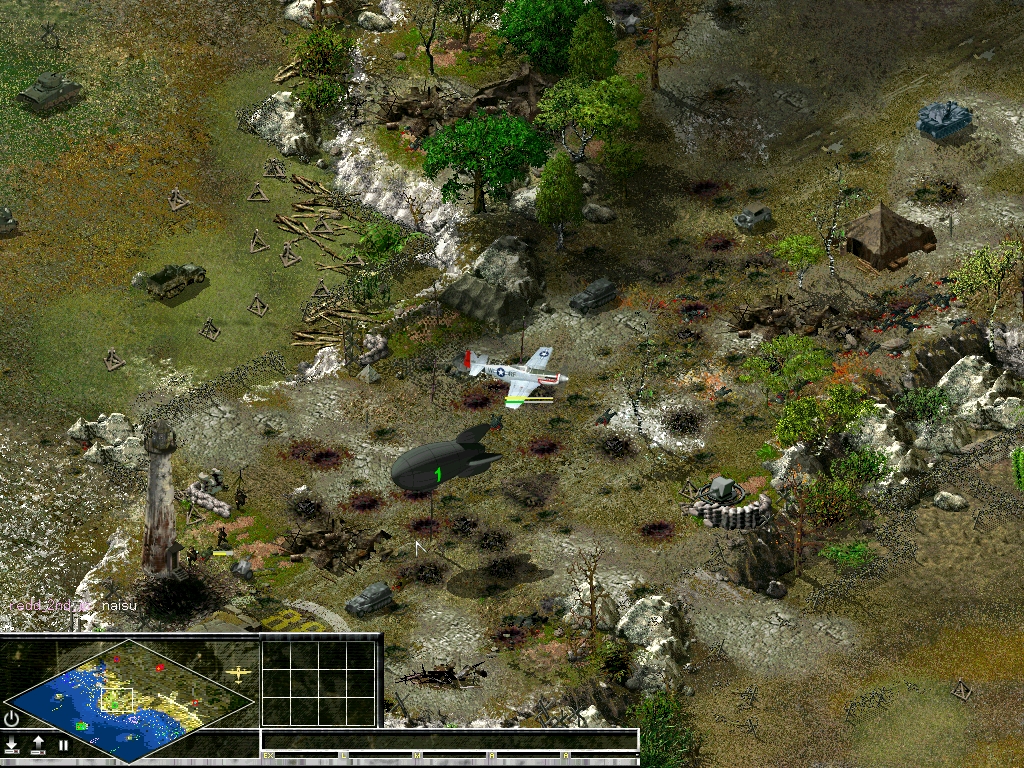Image resolution: width=1024 pixels, height=768 pixels.
Task: Pause the game
Action: click(x=62, y=745)
